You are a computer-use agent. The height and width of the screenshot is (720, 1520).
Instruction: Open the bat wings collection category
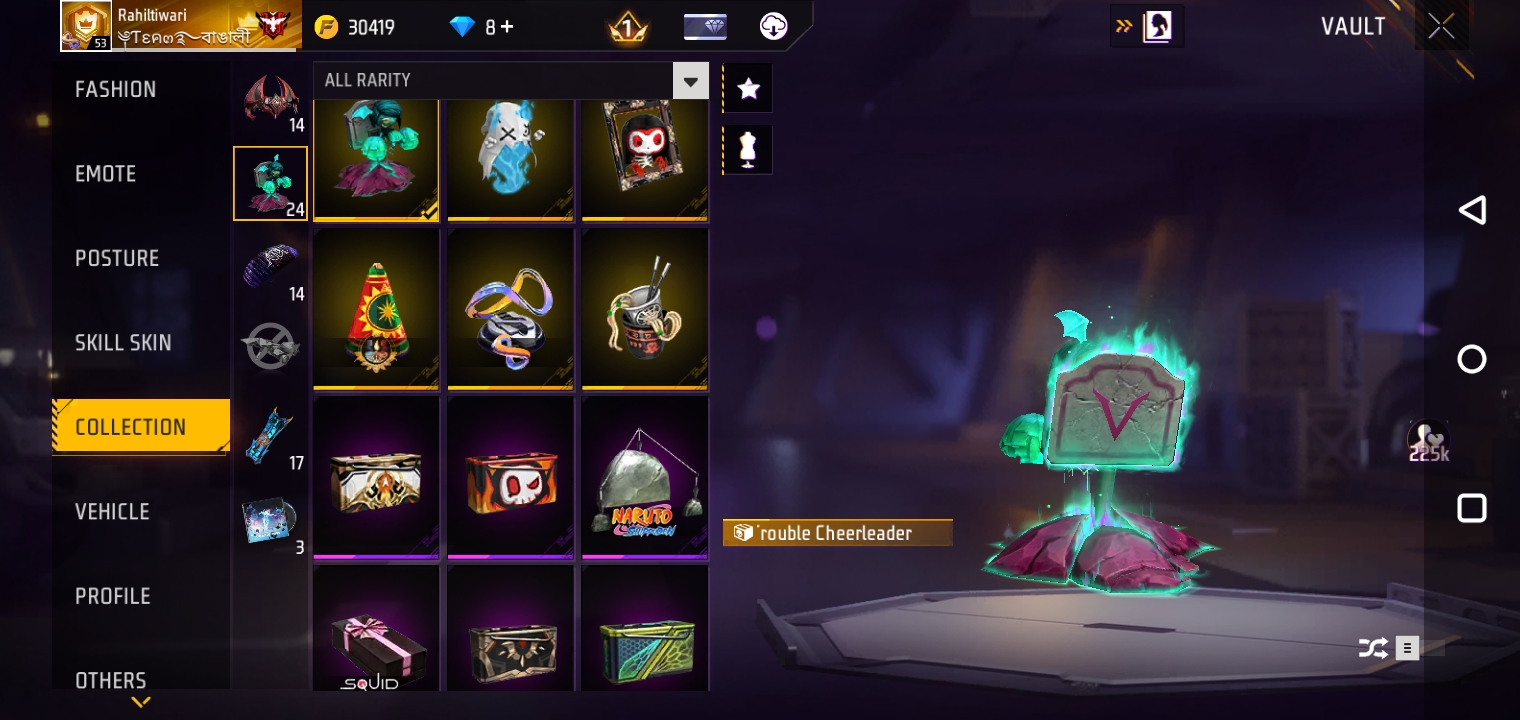pos(270,100)
